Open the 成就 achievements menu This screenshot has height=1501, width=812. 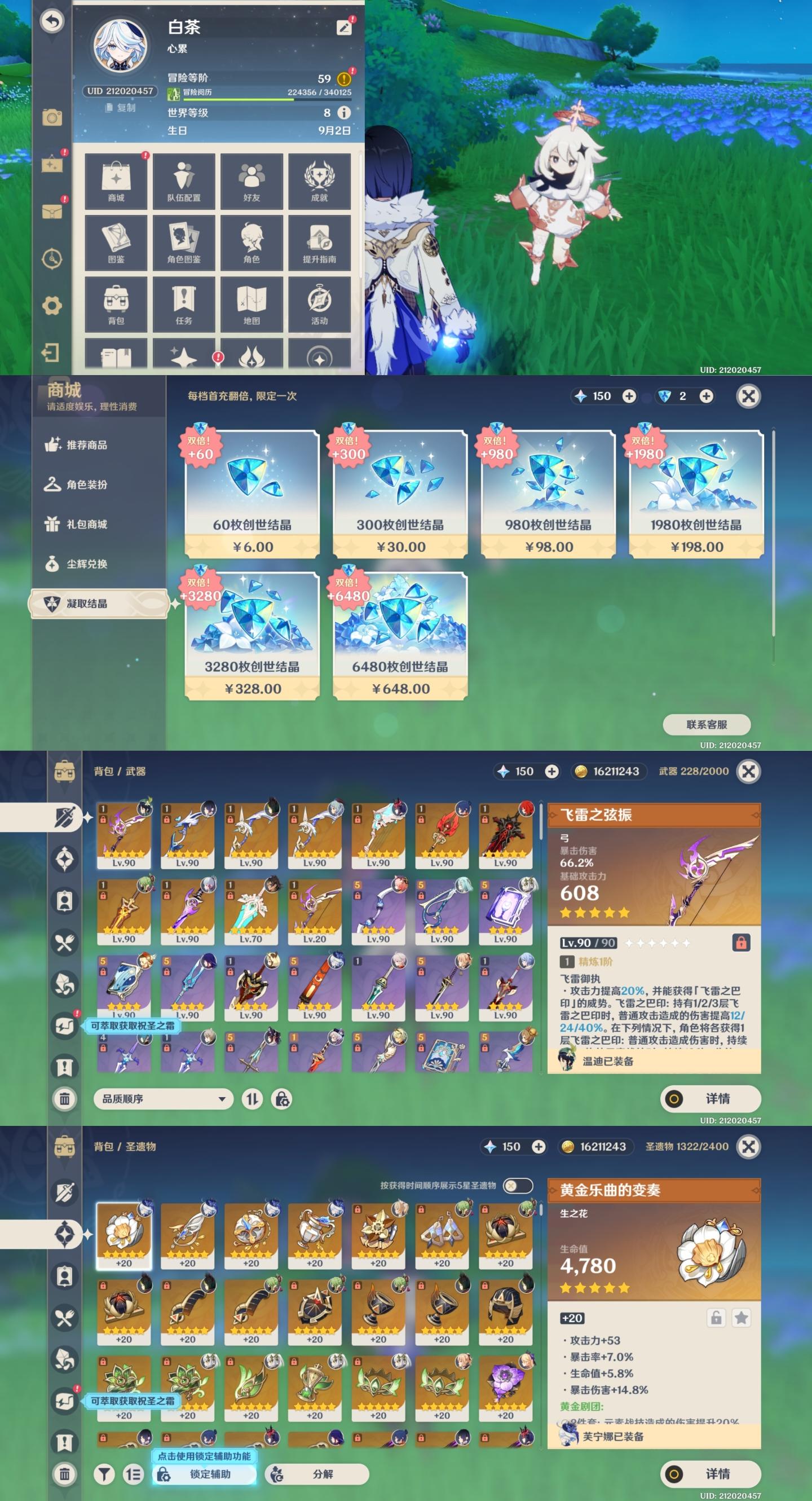[319, 181]
